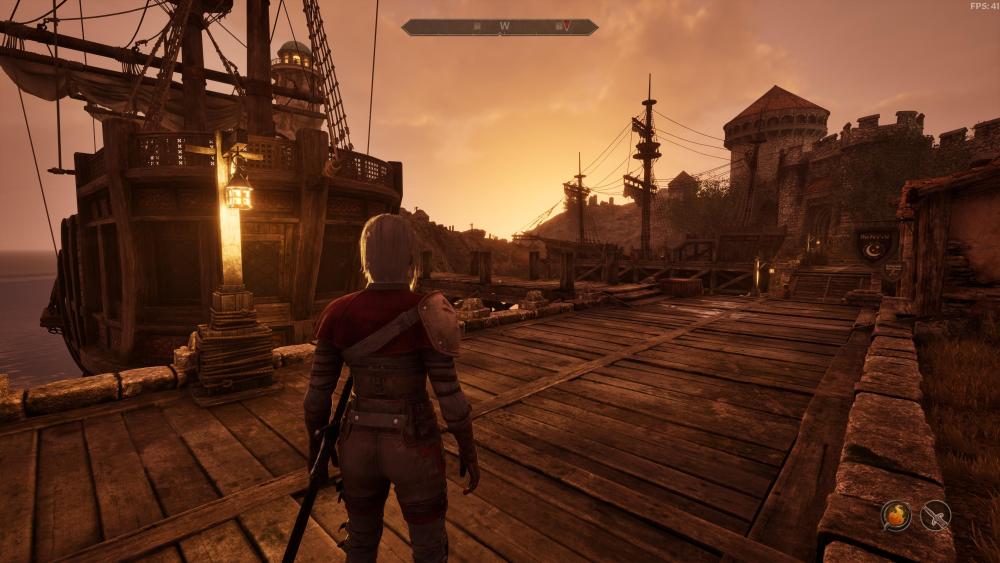The width and height of the screenshot is (1000, 563).
Task: Select the sword weapon icon
Action: coord(935,515)
